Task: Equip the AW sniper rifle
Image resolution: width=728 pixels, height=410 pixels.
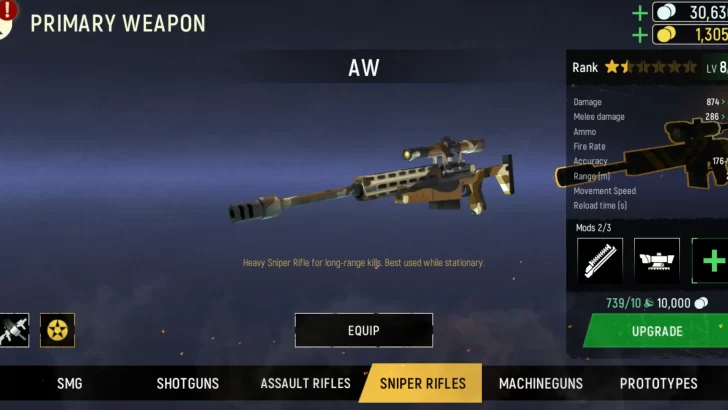Action: tap(363, 330)
